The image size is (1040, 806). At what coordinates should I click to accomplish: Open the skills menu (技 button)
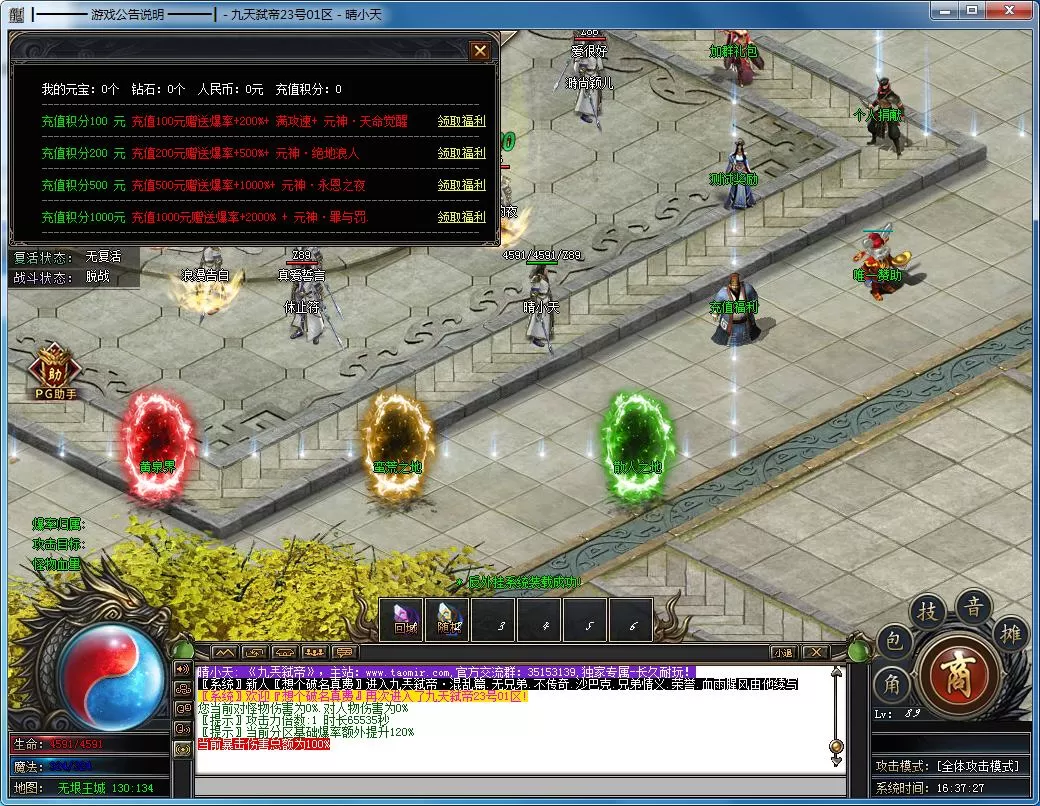click(x=928, y=613)
